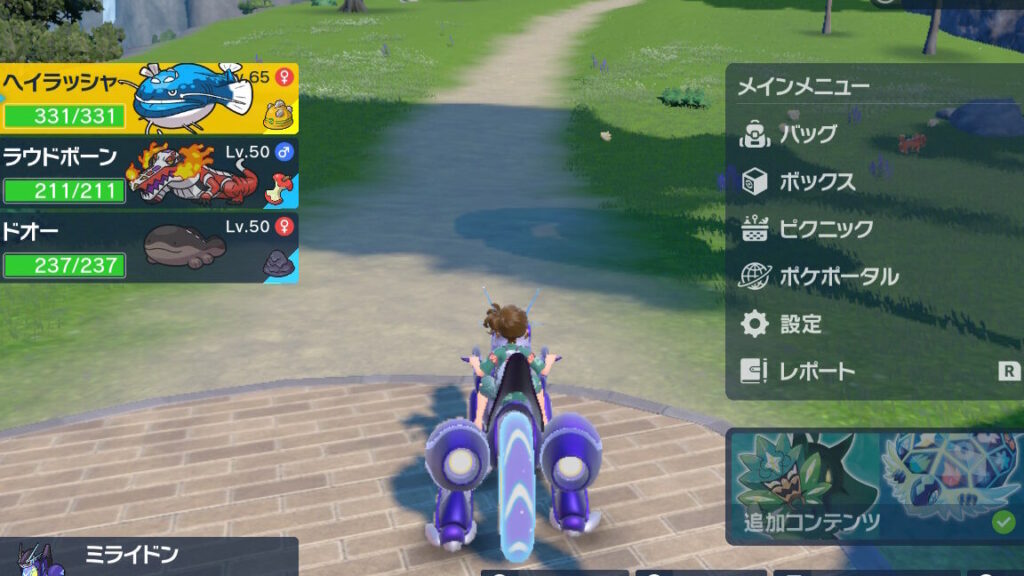
Task: Choose the ピクニック option
Action: pos(825,229)
